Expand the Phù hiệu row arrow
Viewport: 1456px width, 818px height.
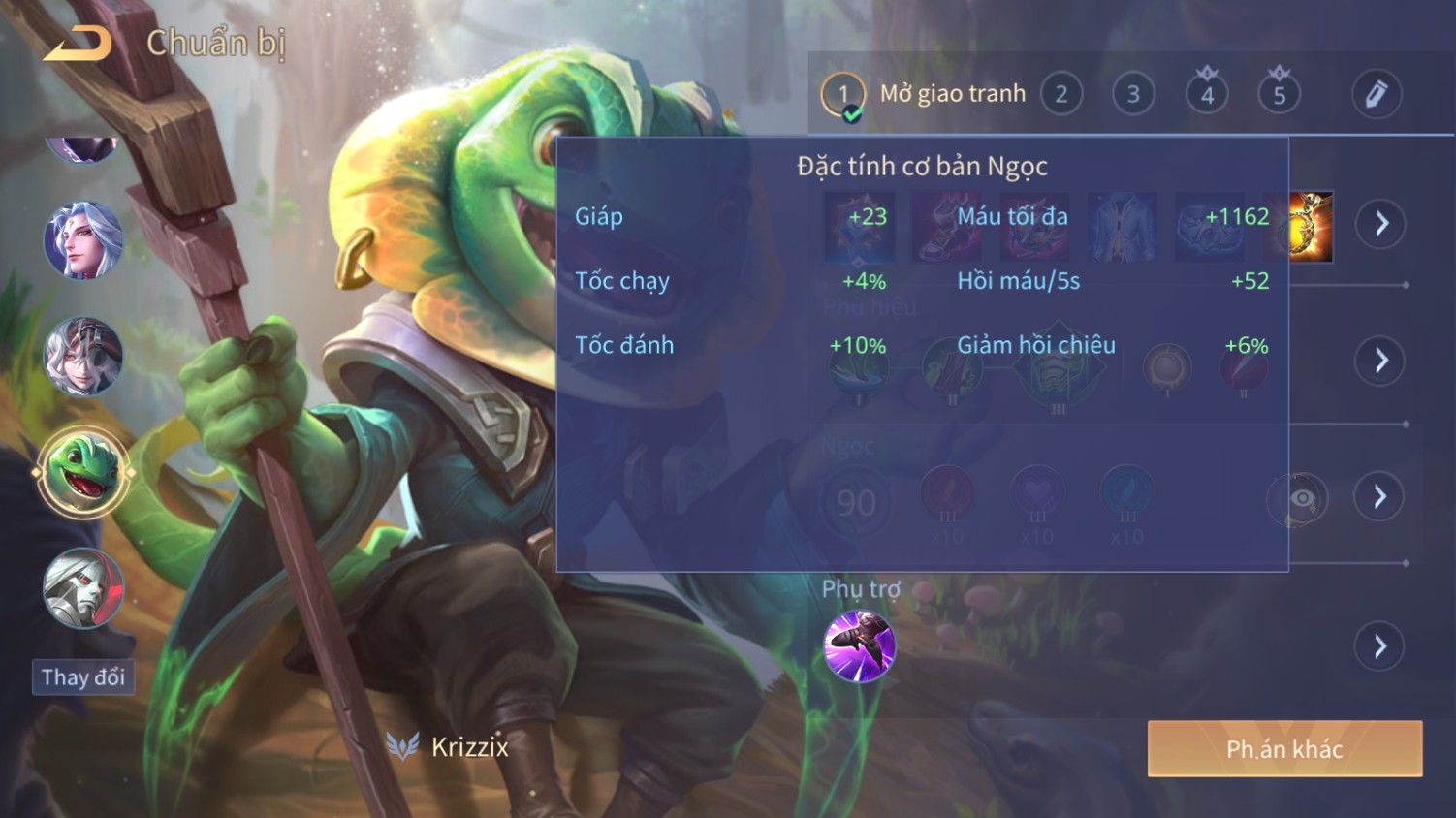(x=1380, y=361)
